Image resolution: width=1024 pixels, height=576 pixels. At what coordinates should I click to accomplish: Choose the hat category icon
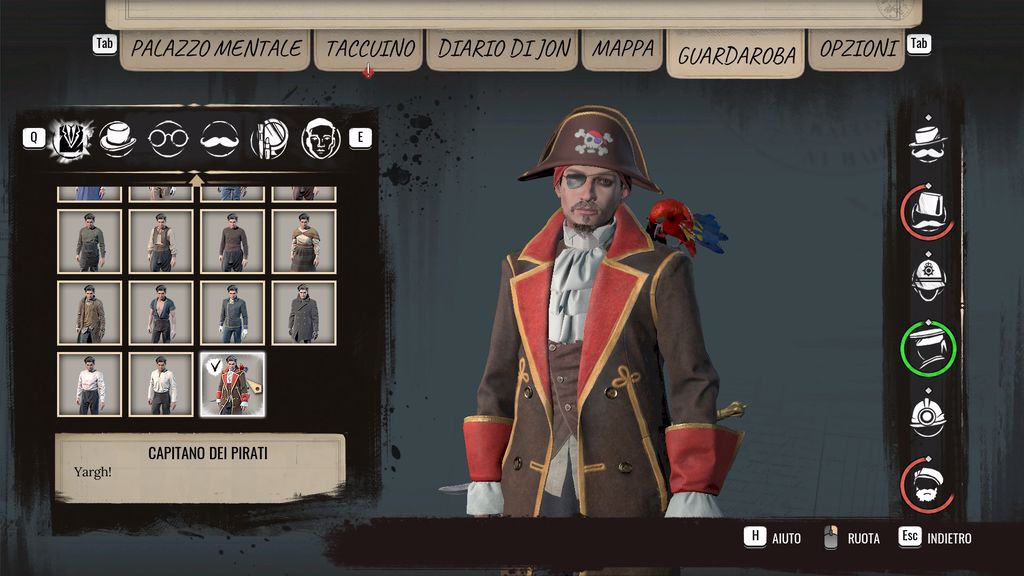pyautogui.click(x=118, y=139)
